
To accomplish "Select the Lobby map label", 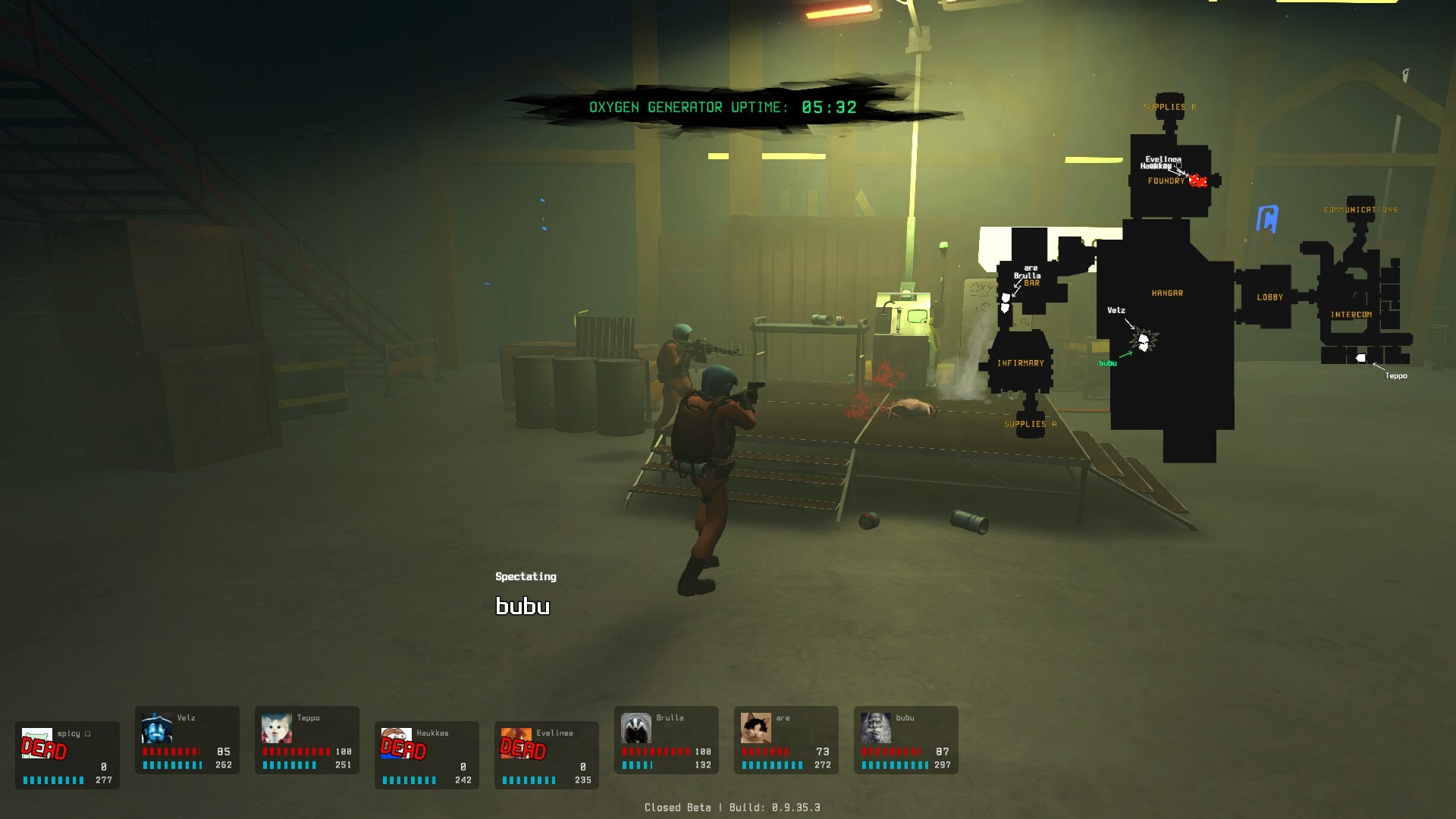I will click(1271, 297).
